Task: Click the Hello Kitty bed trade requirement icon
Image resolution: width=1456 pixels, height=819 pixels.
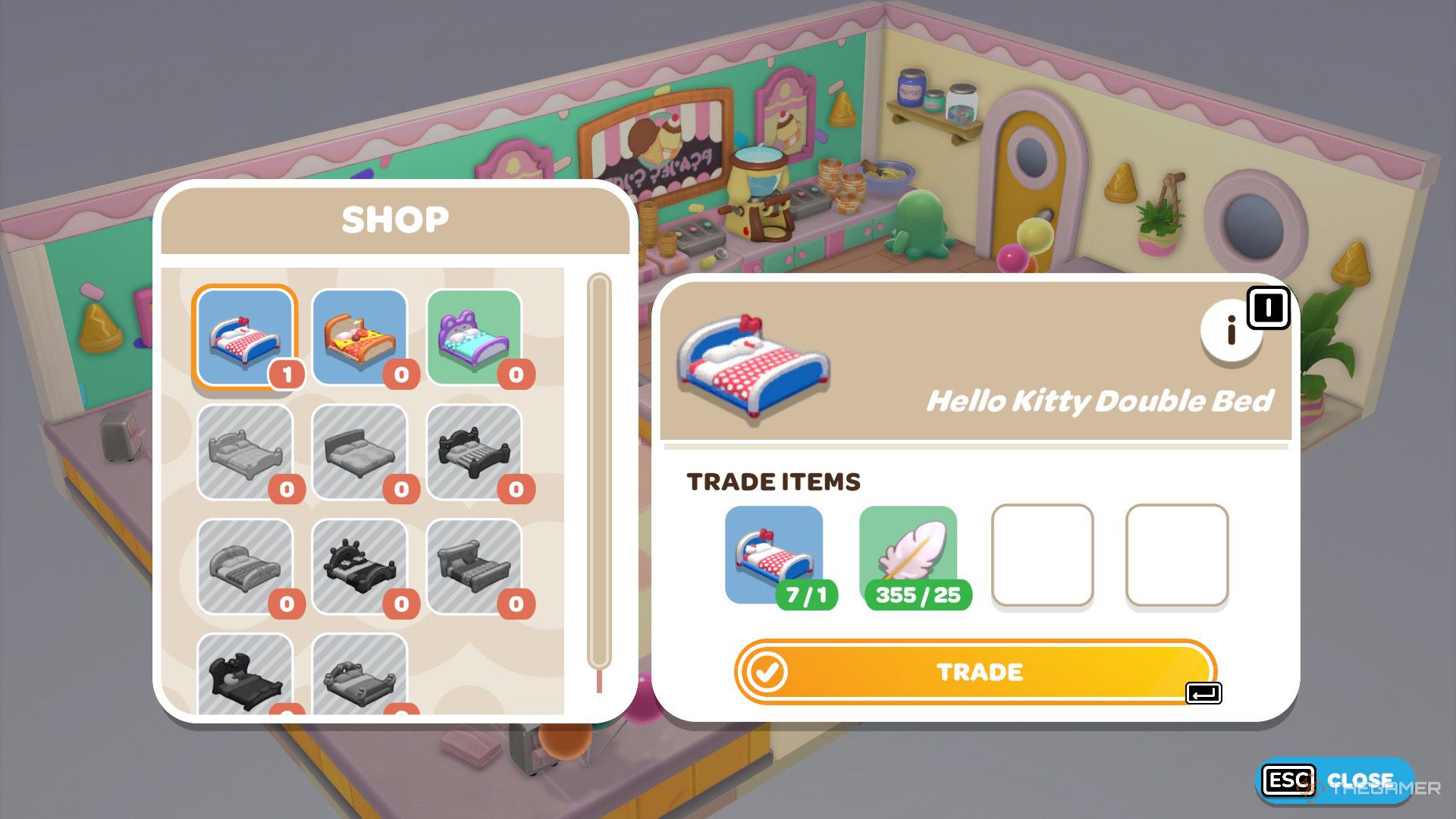Action: [x=775, y=554]
